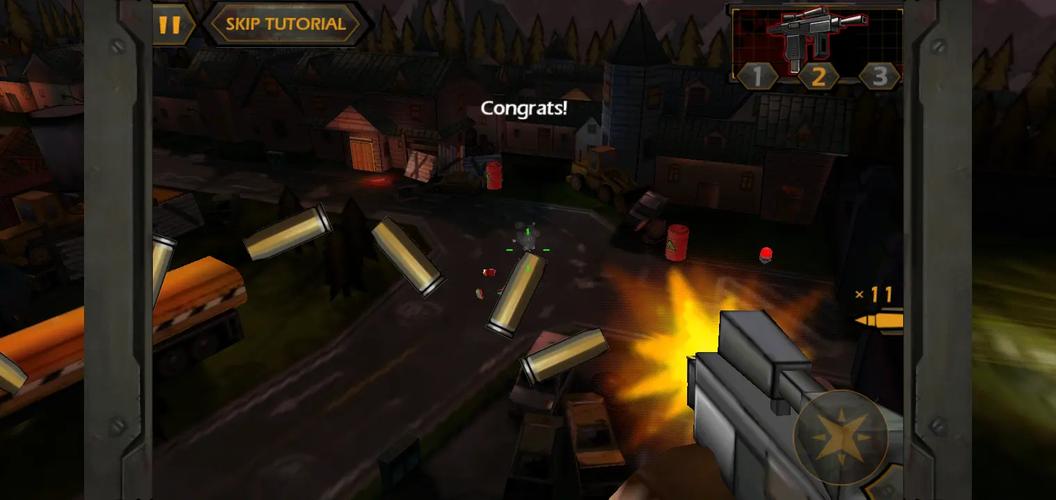Tap the compass star fire button

pyautogui.click(x=840, y=438)
